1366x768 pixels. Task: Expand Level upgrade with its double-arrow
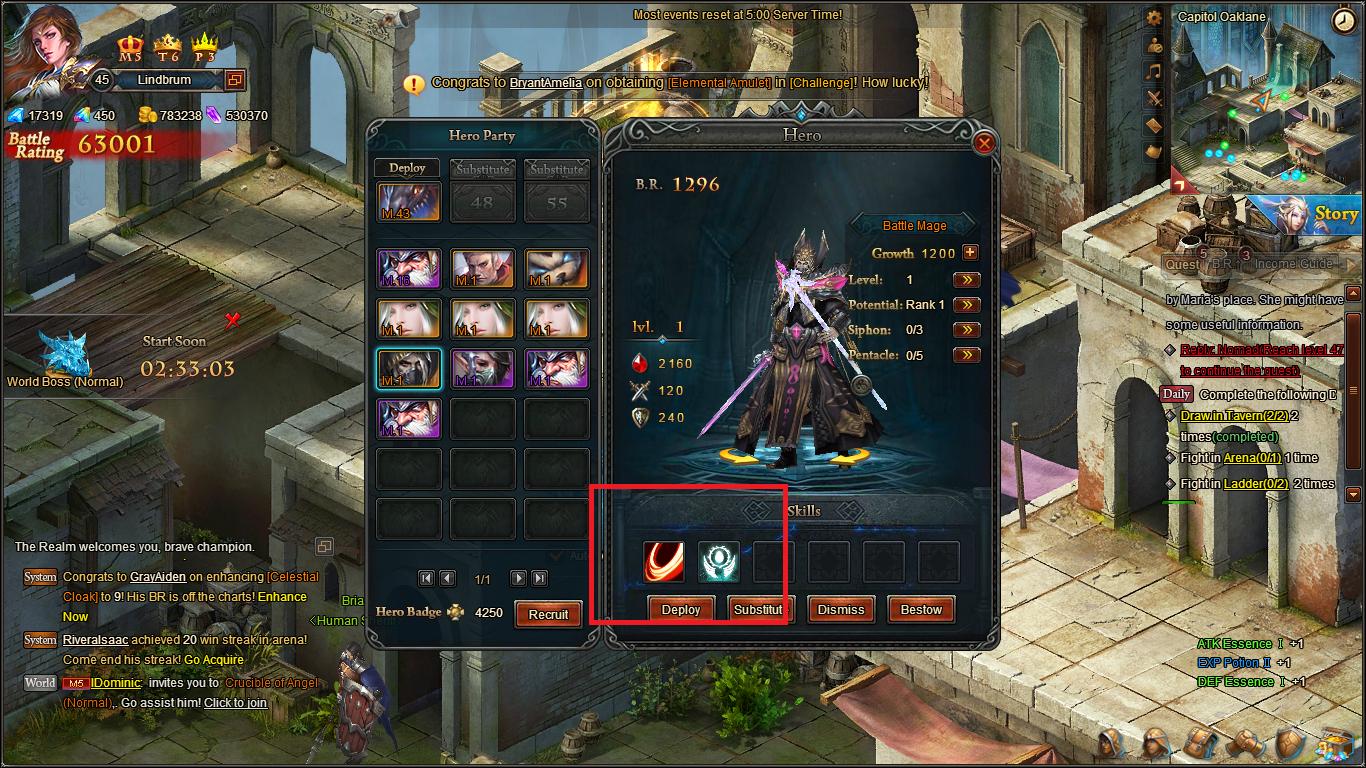(965, 281)
